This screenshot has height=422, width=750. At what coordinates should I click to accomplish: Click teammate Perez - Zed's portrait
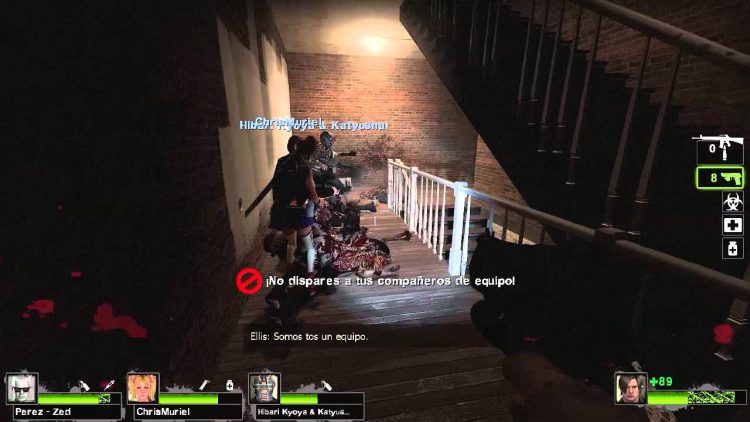click(x=21, y=388)
